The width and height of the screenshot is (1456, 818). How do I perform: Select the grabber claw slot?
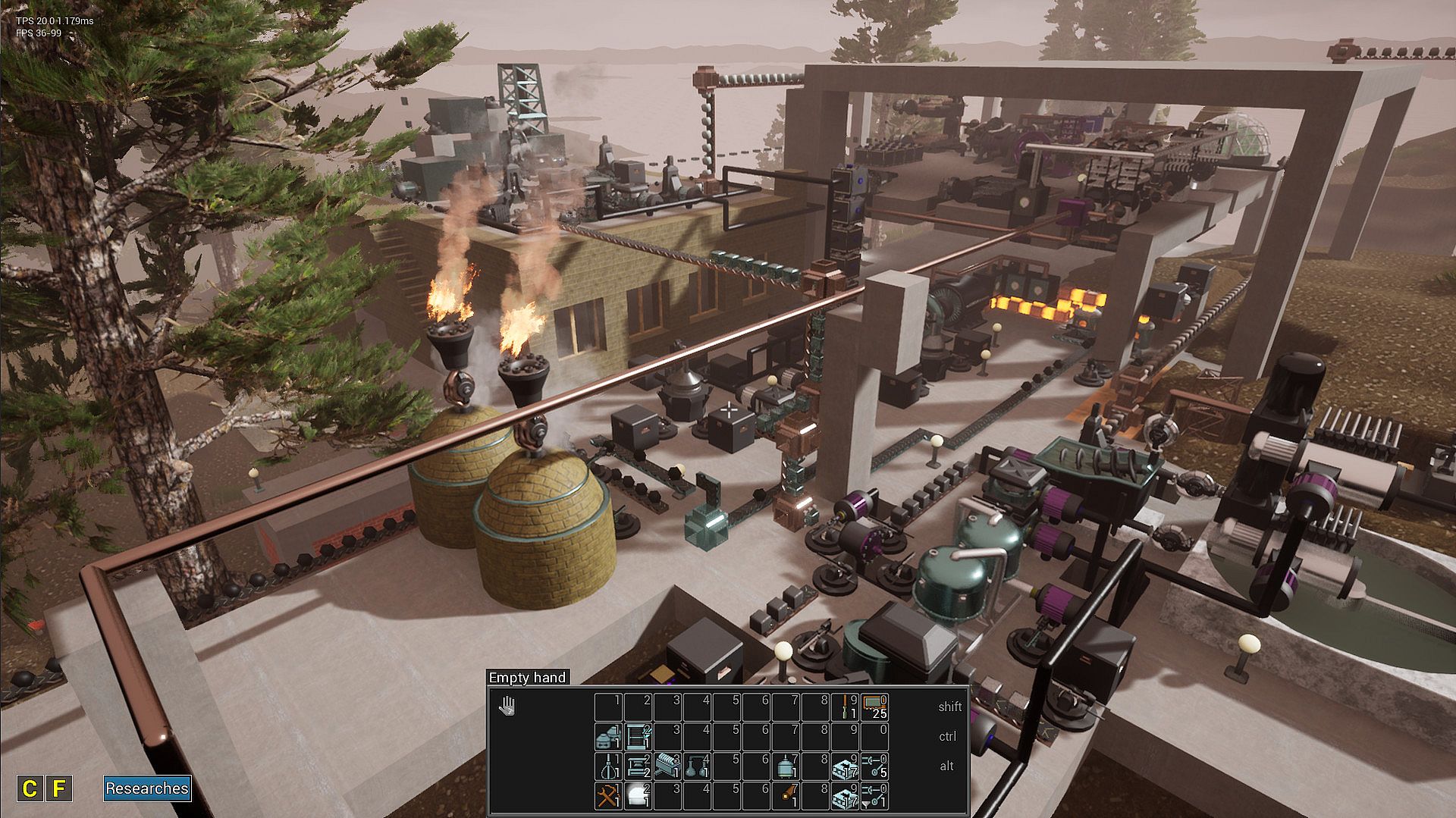[607, 766]
